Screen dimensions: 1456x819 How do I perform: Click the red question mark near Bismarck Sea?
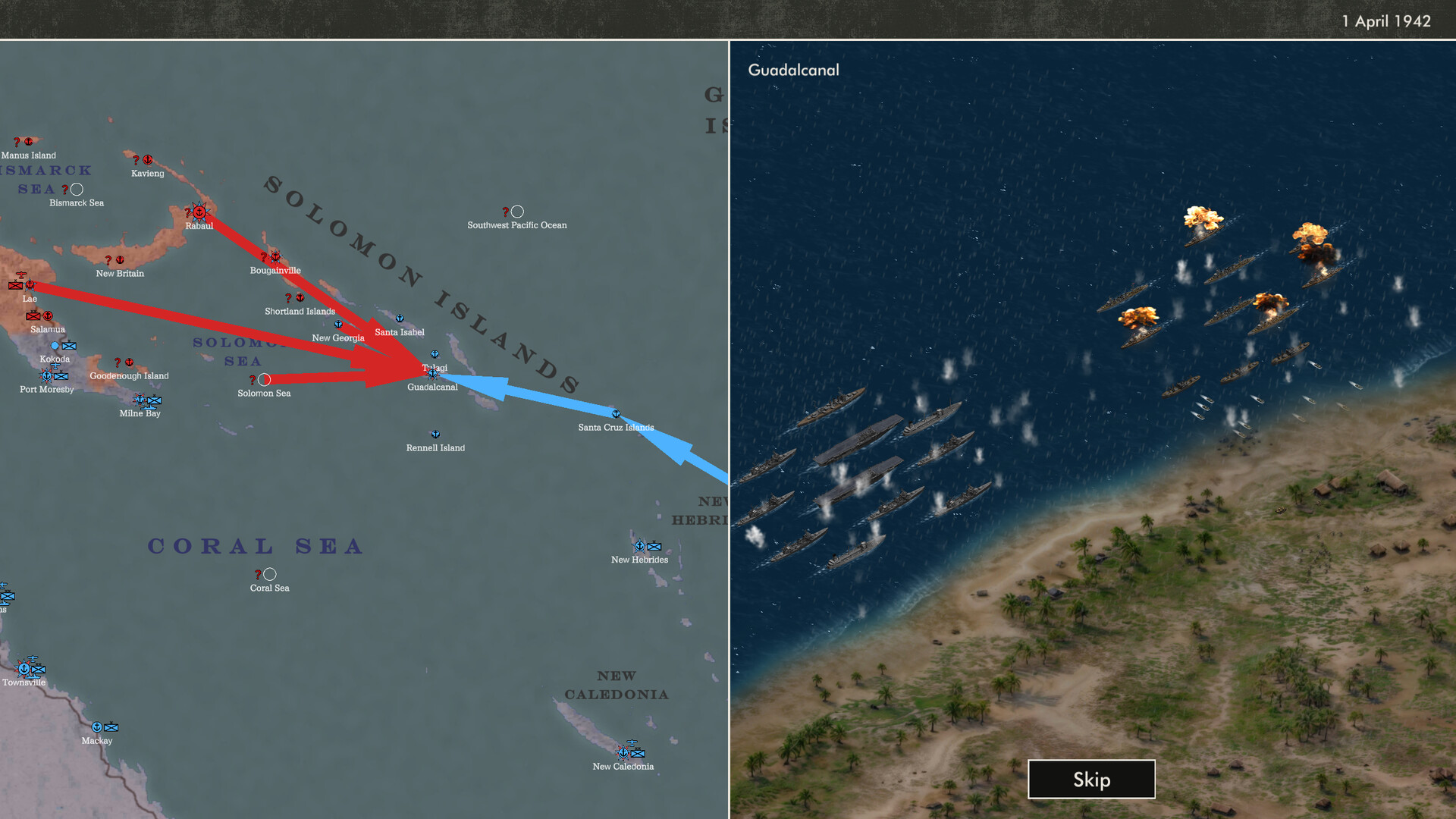coord(67,189)
